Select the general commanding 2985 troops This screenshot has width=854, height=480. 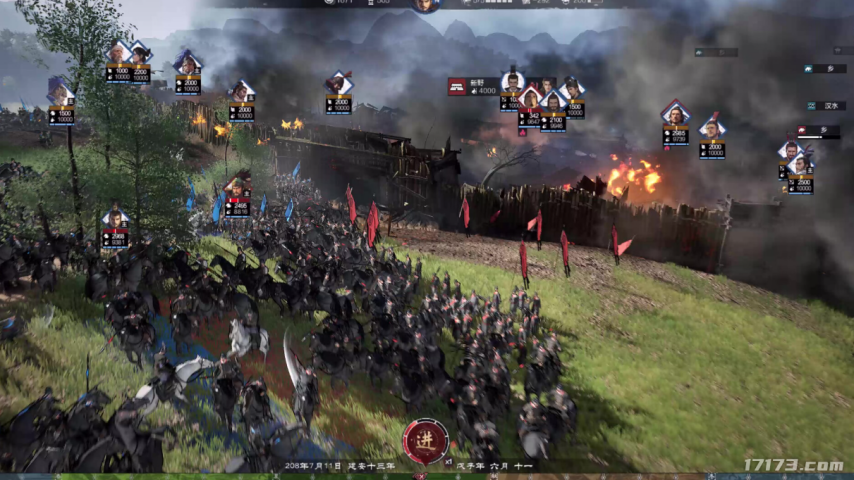coord(675,115)
